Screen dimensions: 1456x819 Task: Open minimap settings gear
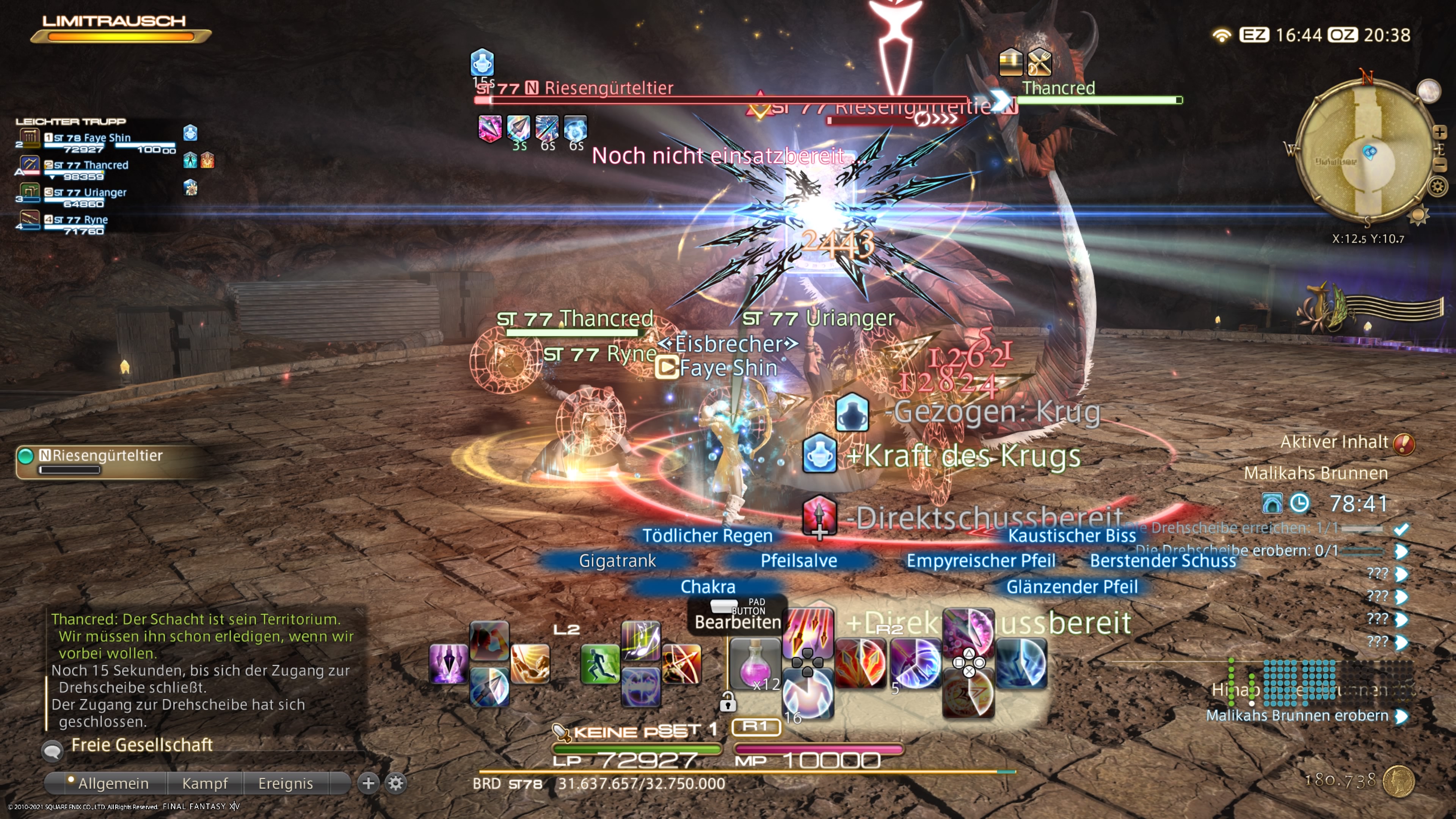tap(1438, 186)
